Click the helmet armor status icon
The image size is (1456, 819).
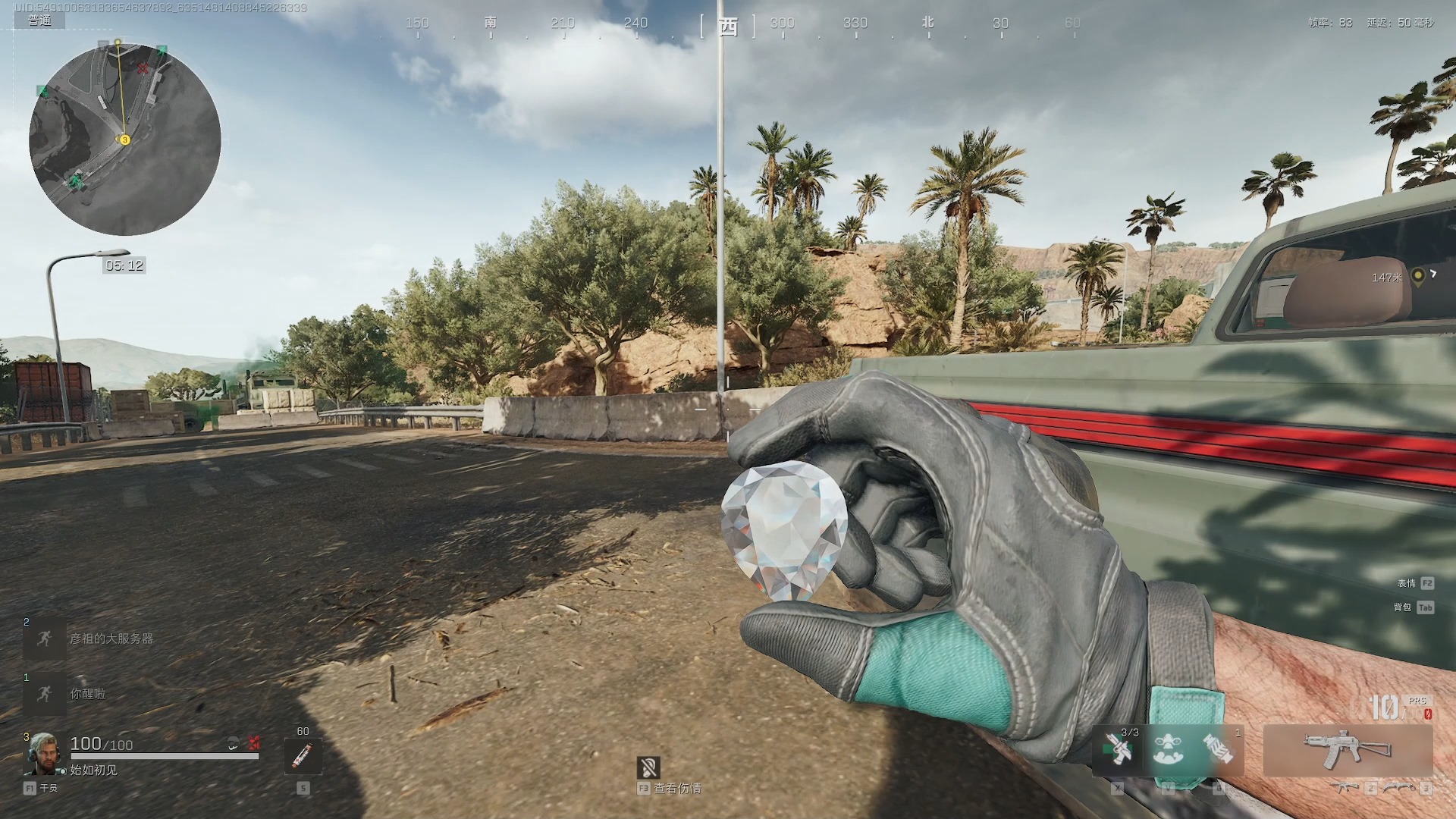point(234,743)
